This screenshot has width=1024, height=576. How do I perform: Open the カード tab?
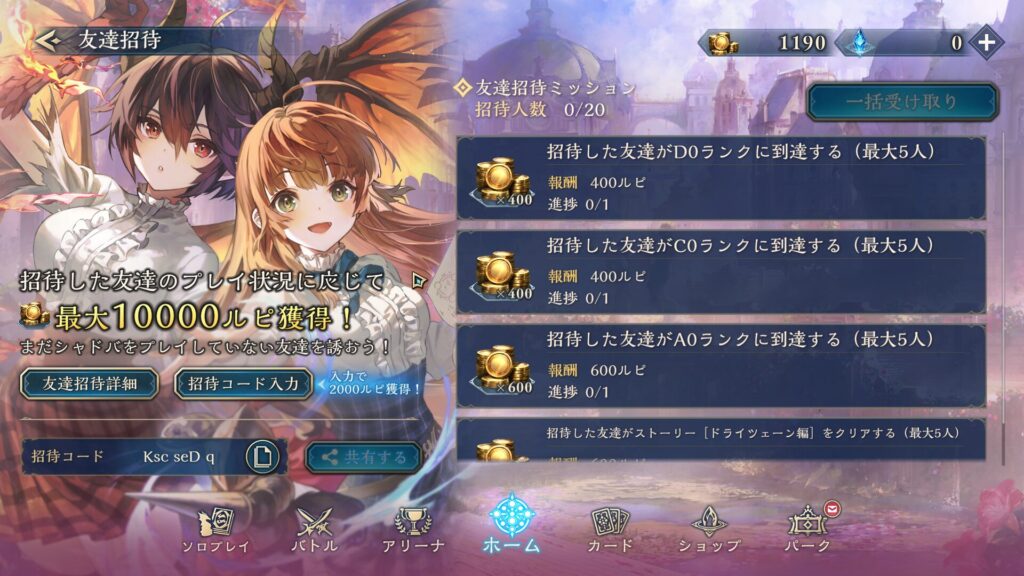pyautogui.click(x=610, y=528)
